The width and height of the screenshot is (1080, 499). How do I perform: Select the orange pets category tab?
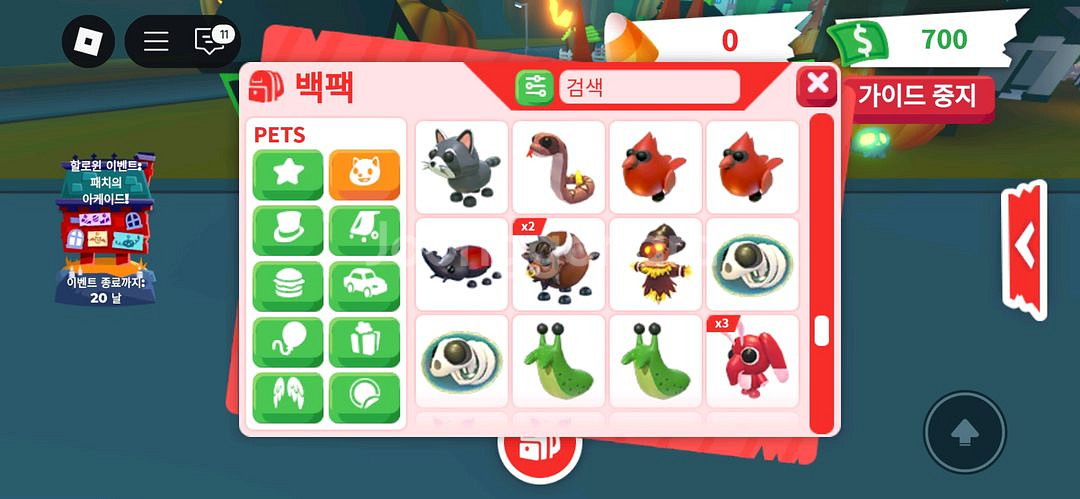click(x=364, y=175)
